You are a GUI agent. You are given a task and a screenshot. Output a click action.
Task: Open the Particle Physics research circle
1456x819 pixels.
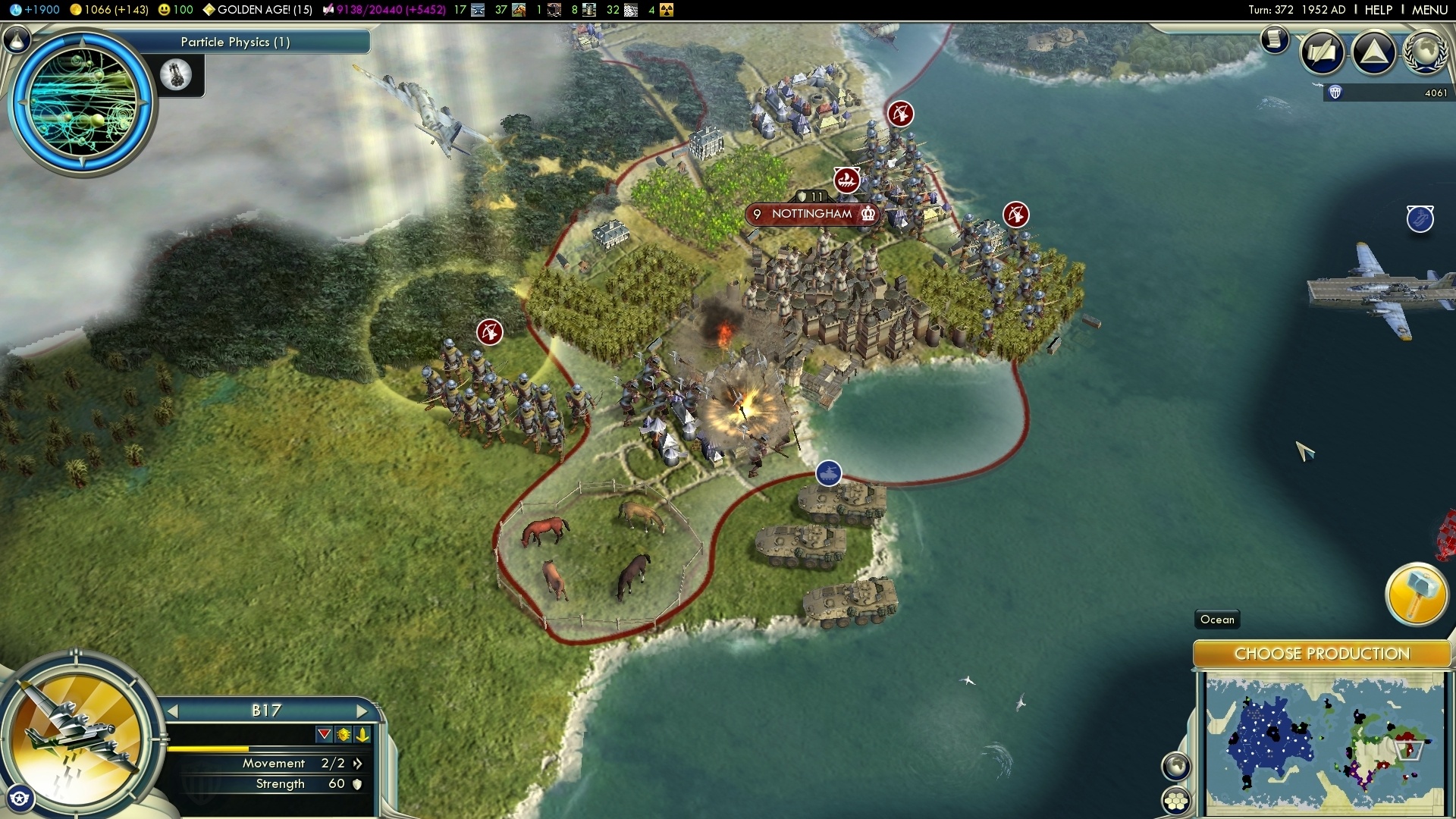82,102
